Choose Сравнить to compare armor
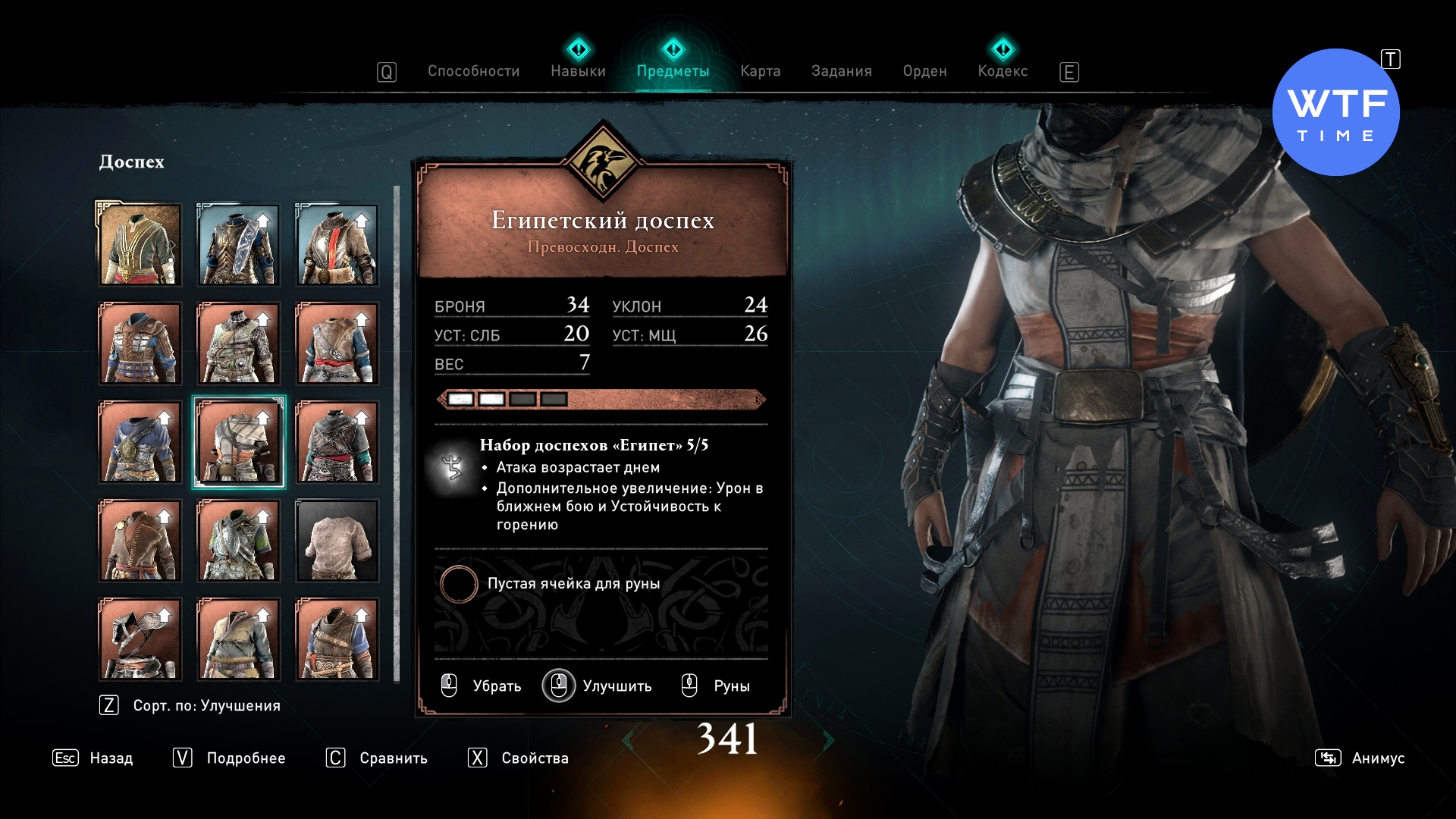The image size is (1456, 819). 377,758
